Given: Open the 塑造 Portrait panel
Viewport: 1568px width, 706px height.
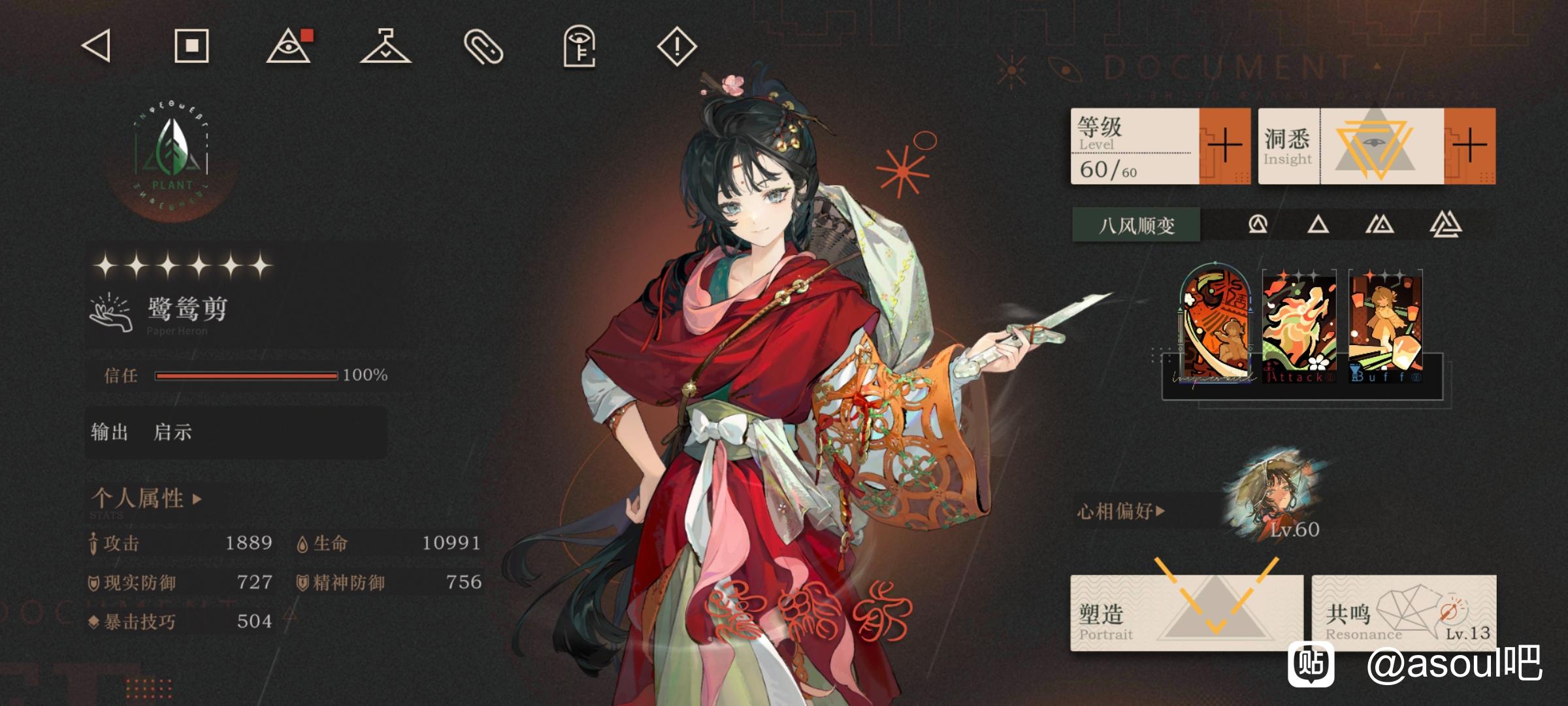Looking at the screenshot, I should (x=1186, y=613).
